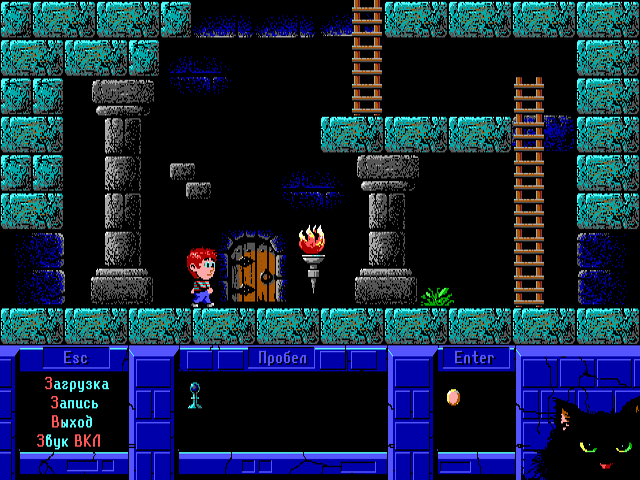The height and width of the screenshot is (480, 640).
Task: Select the blue key inventory item
Action: pyautogui.click(x=195, y=394)
